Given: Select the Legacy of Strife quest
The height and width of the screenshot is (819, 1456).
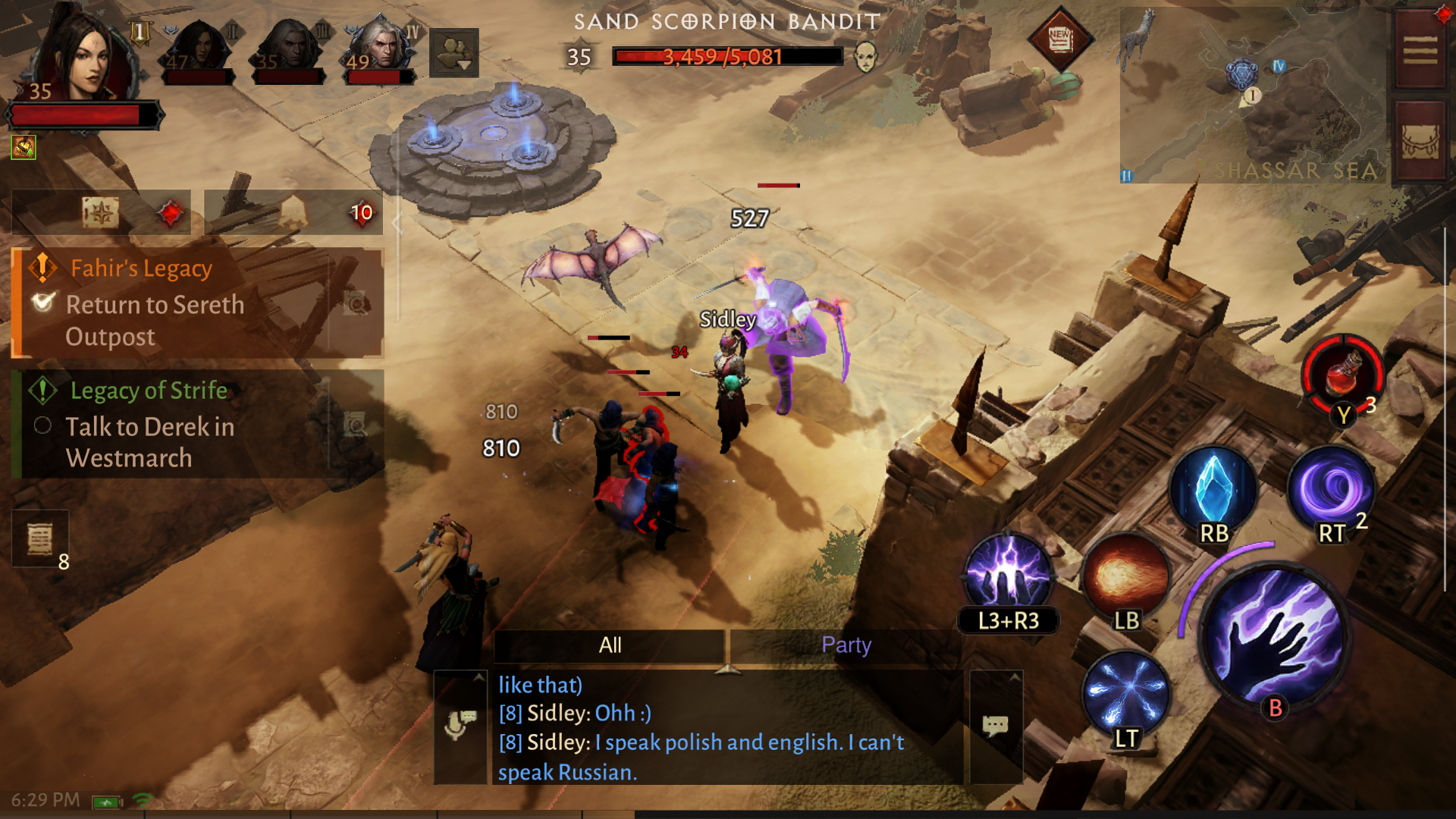Looking at the screenshot, I should pos(197,423).
